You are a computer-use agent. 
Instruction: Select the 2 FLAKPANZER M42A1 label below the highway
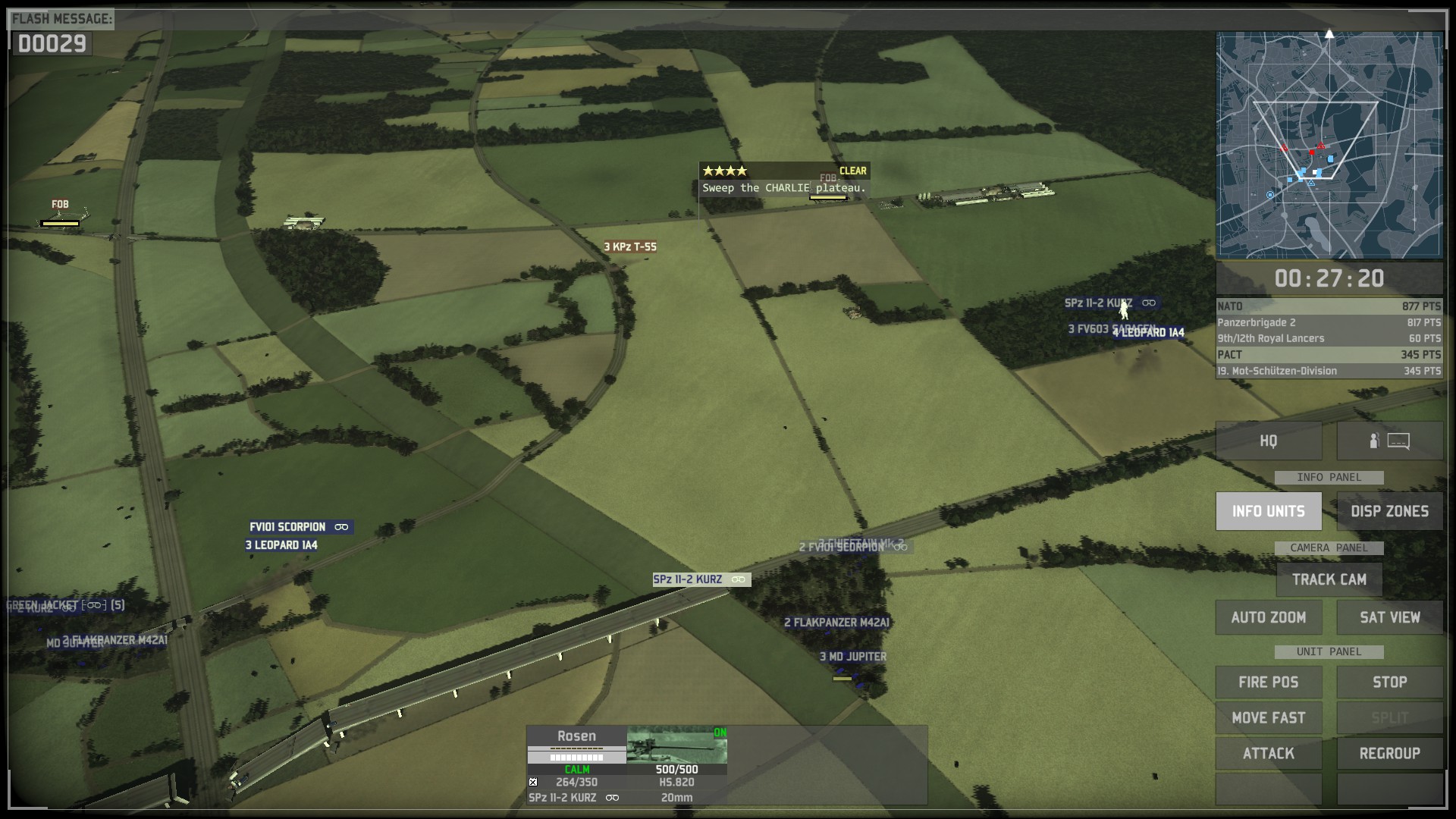(836, 623)
